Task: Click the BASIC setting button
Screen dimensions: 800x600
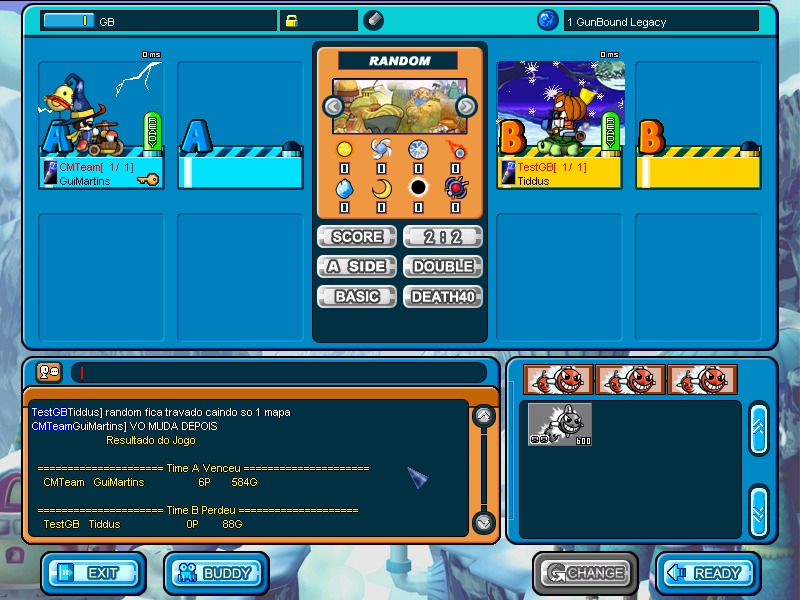Action: [x=356, y=297]
